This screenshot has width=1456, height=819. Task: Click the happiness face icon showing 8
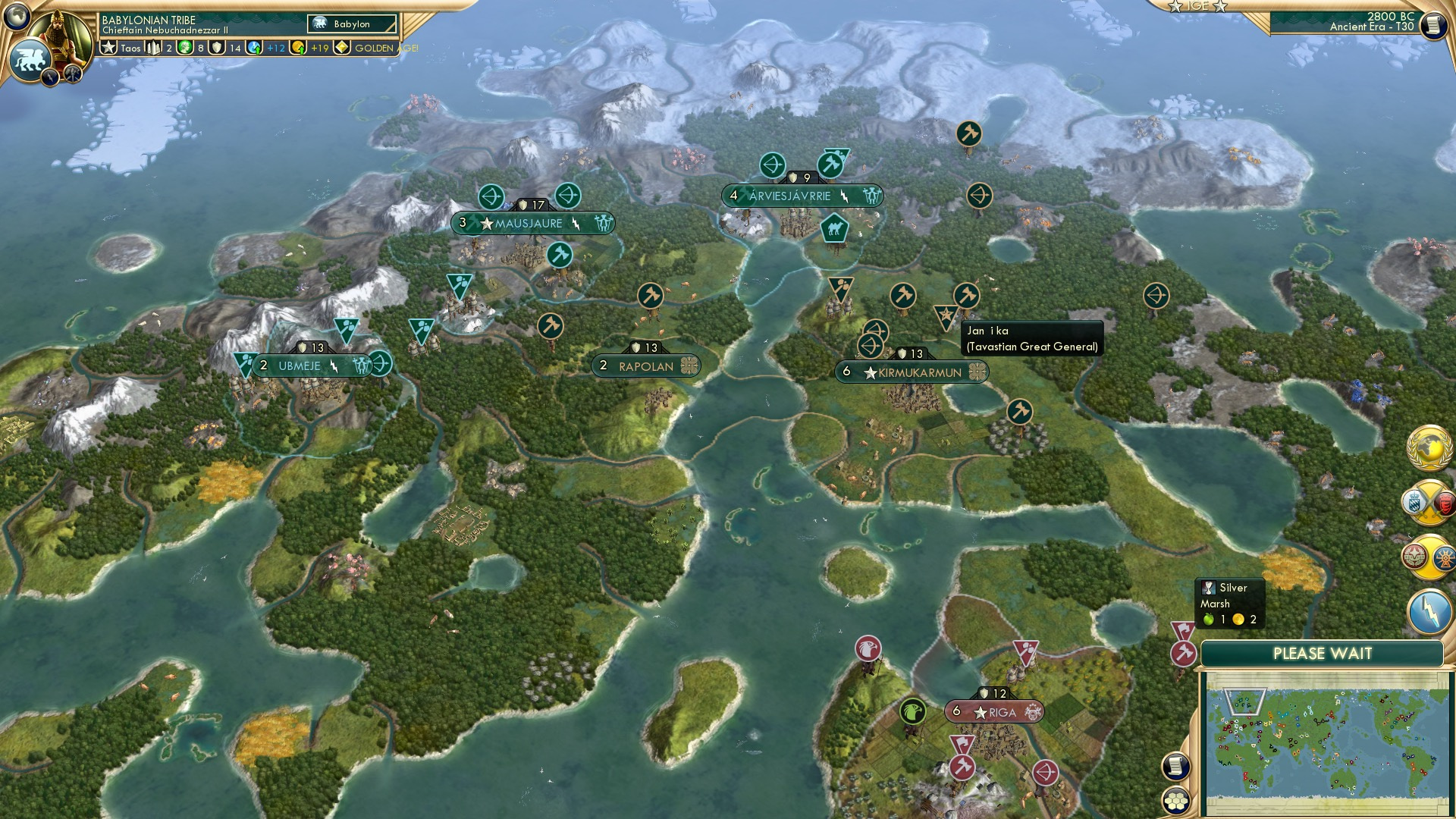(x=184, y=48)
